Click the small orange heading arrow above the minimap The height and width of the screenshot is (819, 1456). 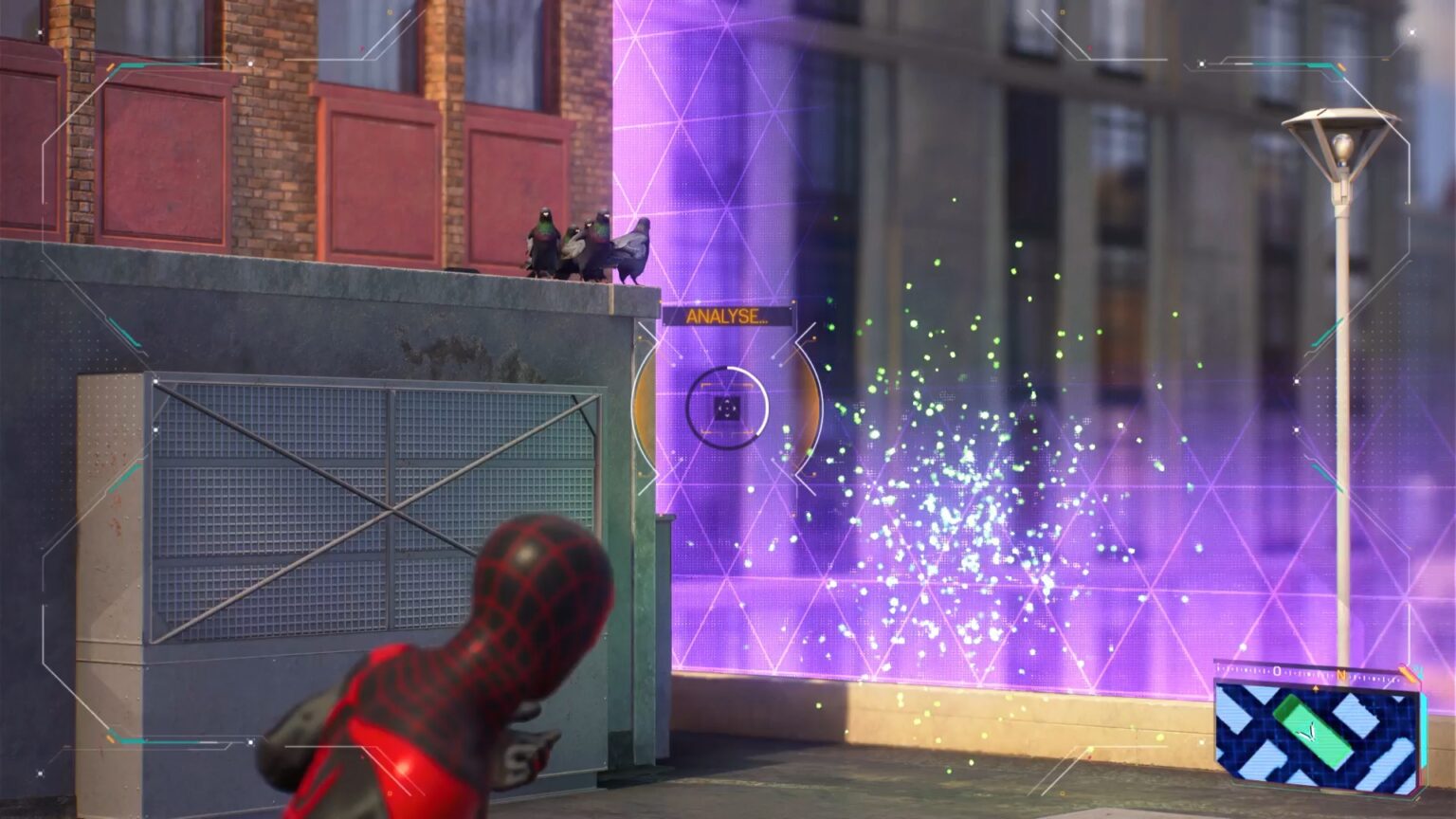pyautogui.click(x=1316, y=688)
